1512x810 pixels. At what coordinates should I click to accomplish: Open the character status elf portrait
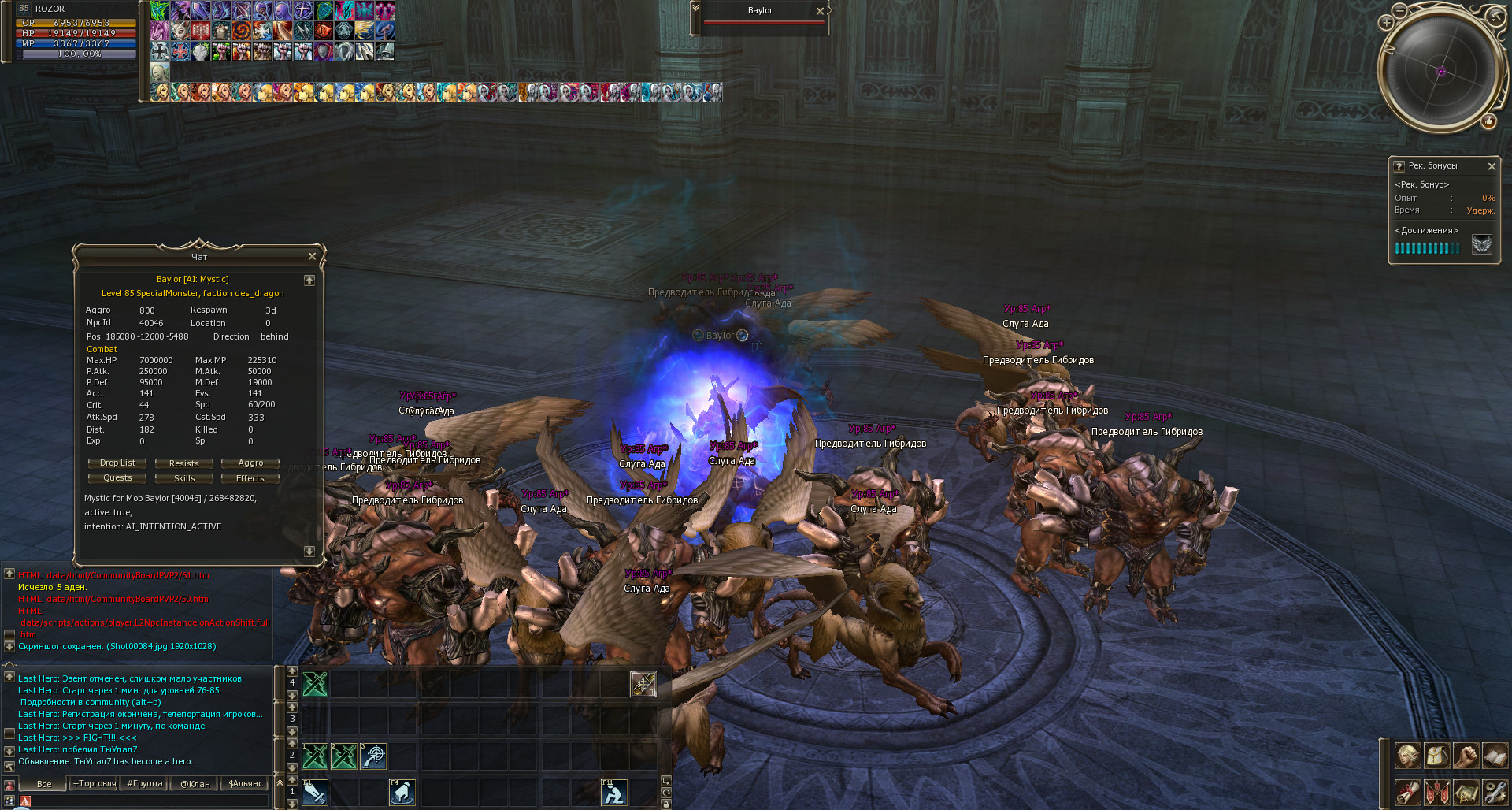tap(1407, 756)
